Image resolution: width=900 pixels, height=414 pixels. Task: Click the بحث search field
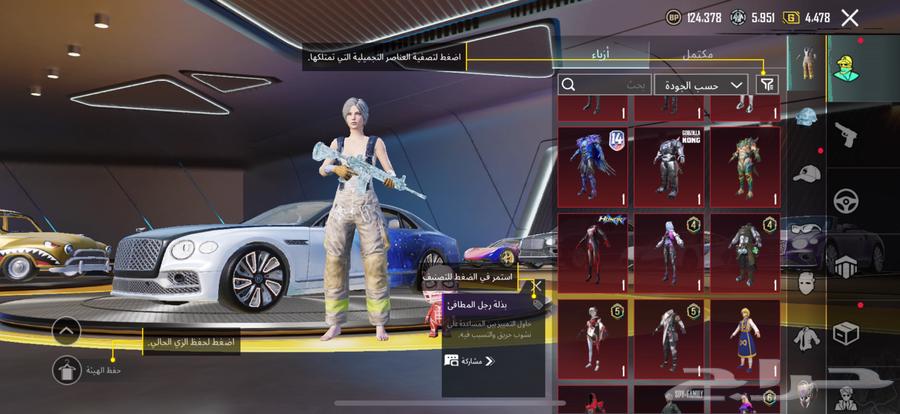[604, 86]
